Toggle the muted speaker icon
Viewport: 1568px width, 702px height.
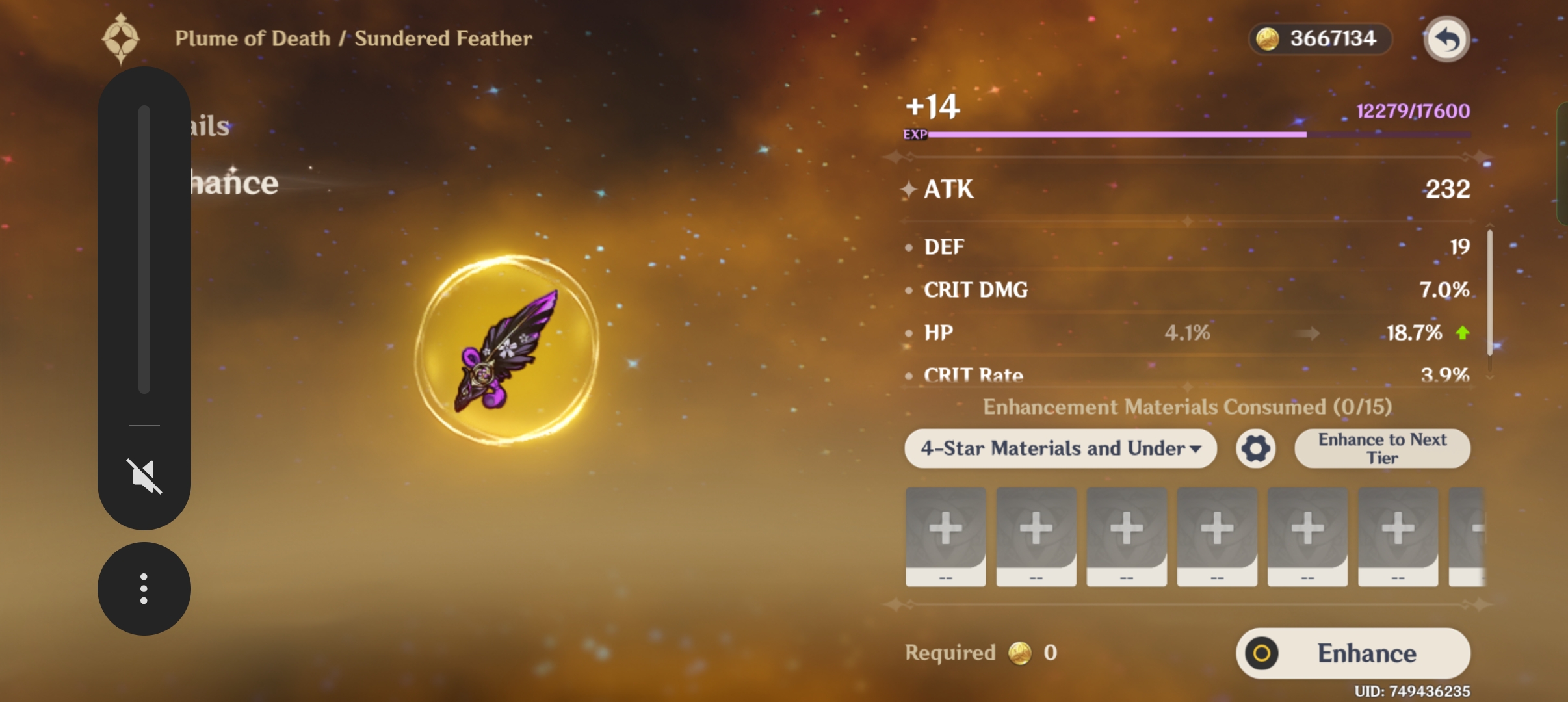click(x=144, y=476)
